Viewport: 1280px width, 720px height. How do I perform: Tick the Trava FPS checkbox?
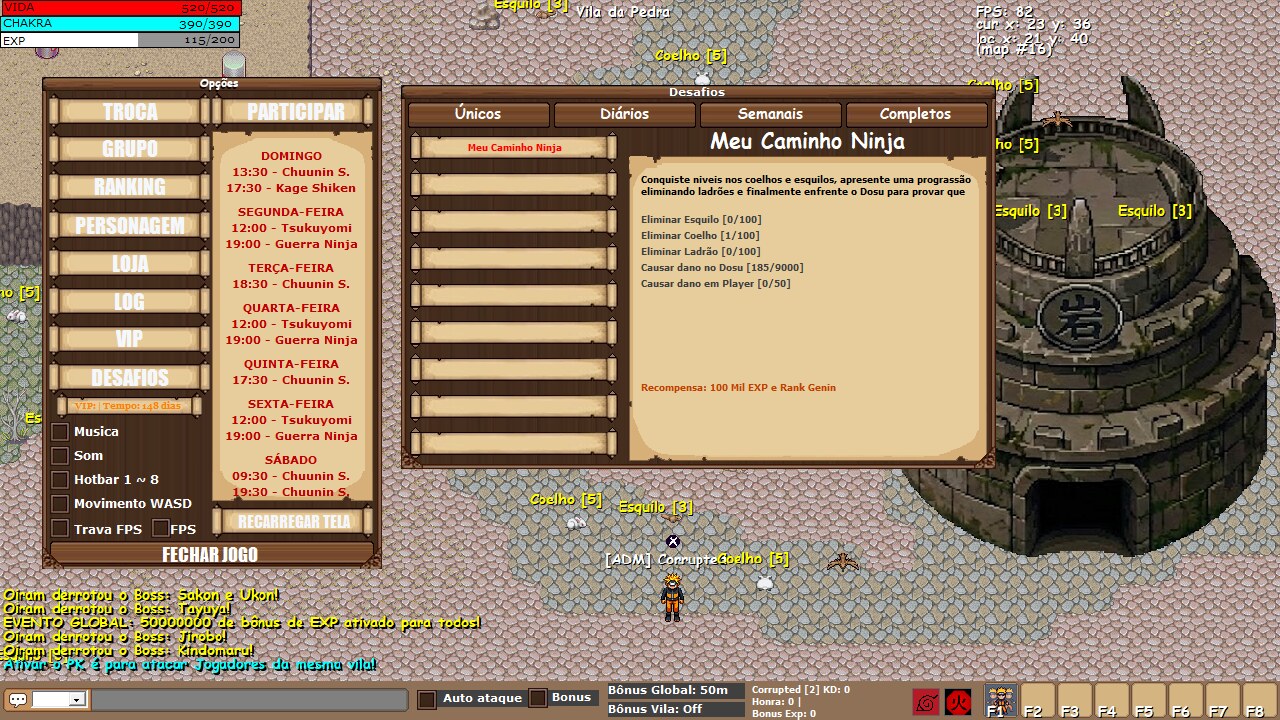tap(60, 529)
